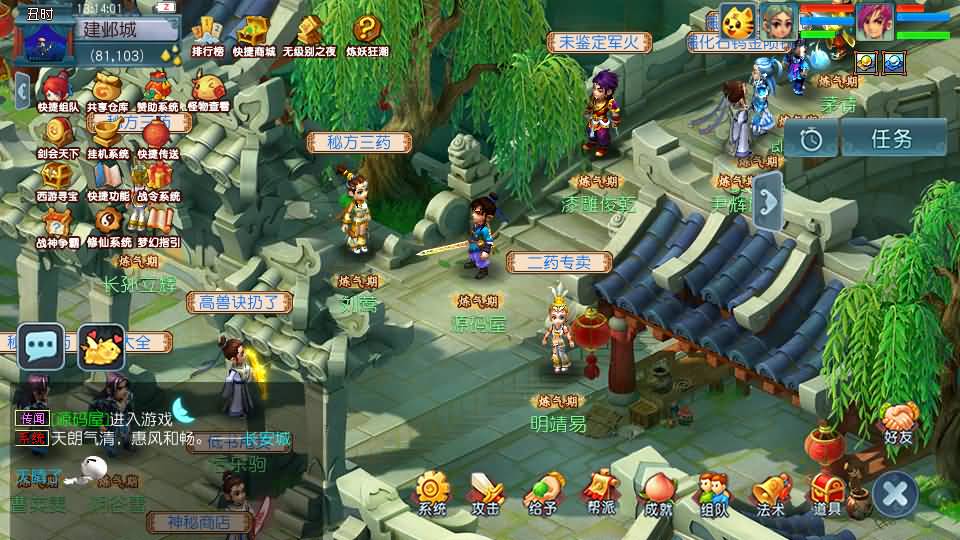The width and height of the screenshot is (960, 540).
Task: Open the 好友 friends list
Action: click(898, 420)
